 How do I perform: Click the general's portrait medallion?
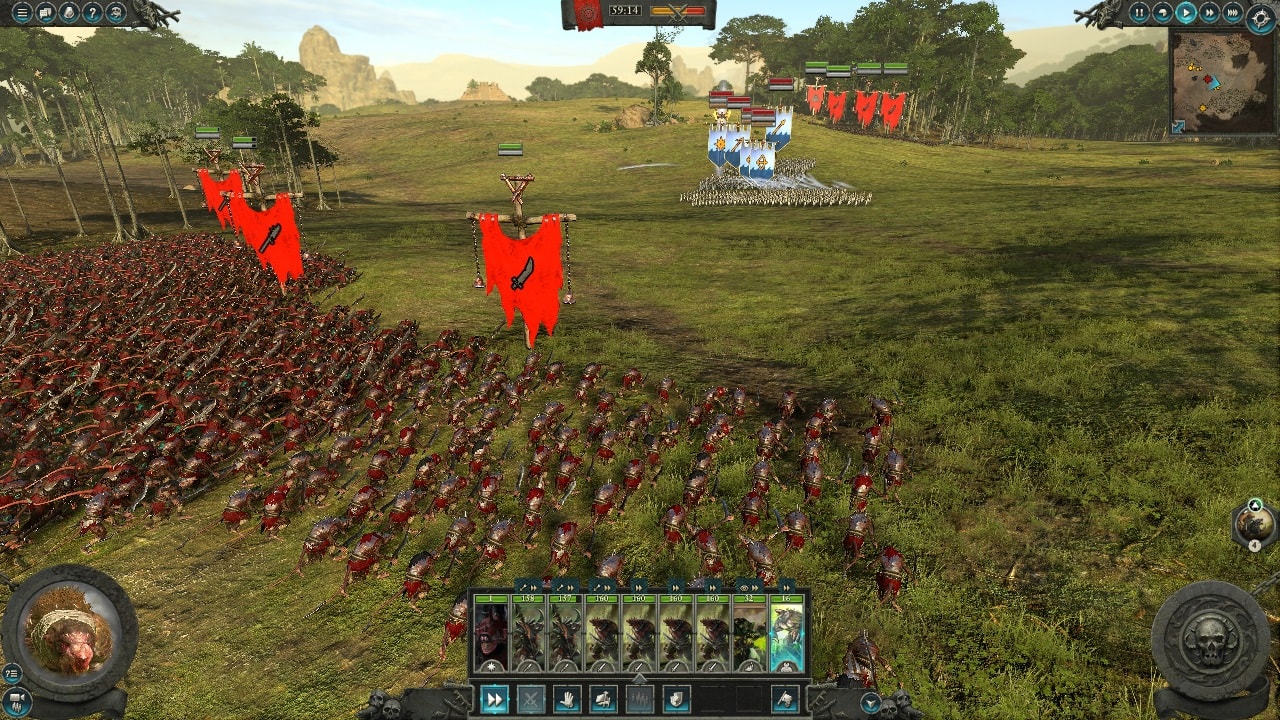click(69, 632)
